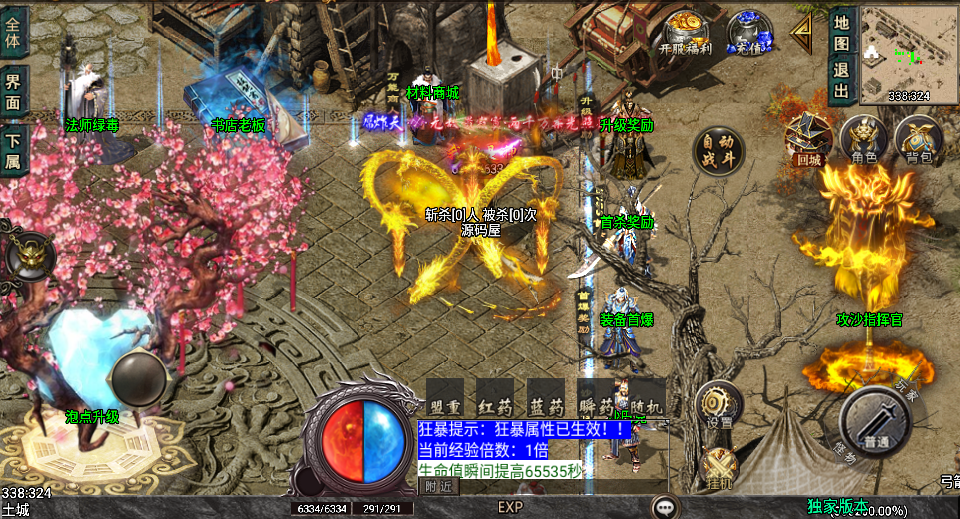The width and height of the screenshot is (960, 519).
Task: Open 设置 settings gear icon
Action: pos(719,404)
